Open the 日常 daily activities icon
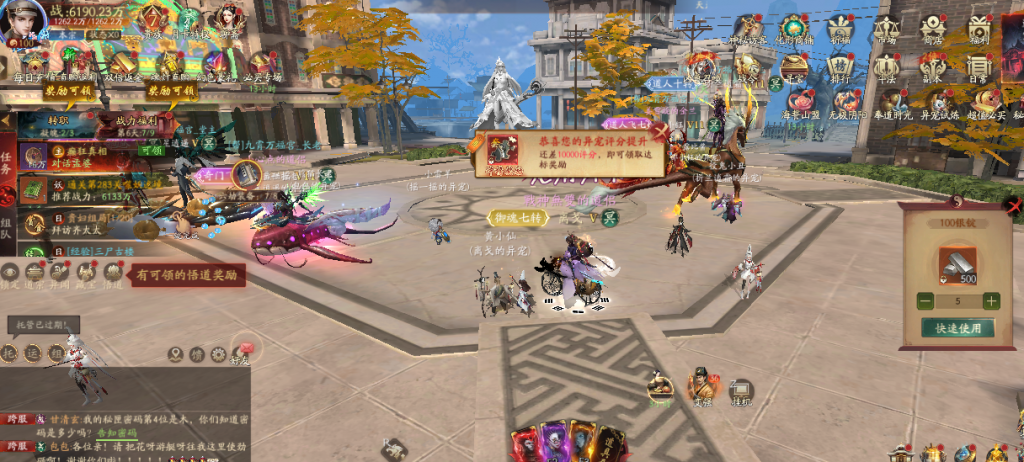 click(979, 66)
